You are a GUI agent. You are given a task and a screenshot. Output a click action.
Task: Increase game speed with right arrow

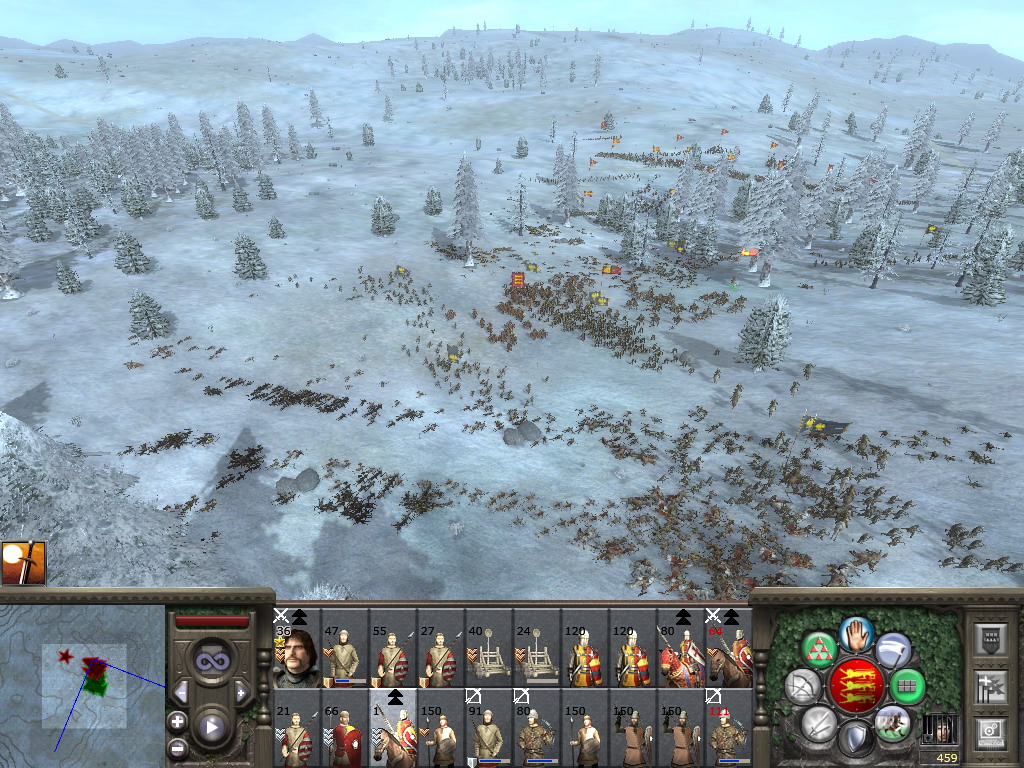pyautogui.click(x=241, y=692)
